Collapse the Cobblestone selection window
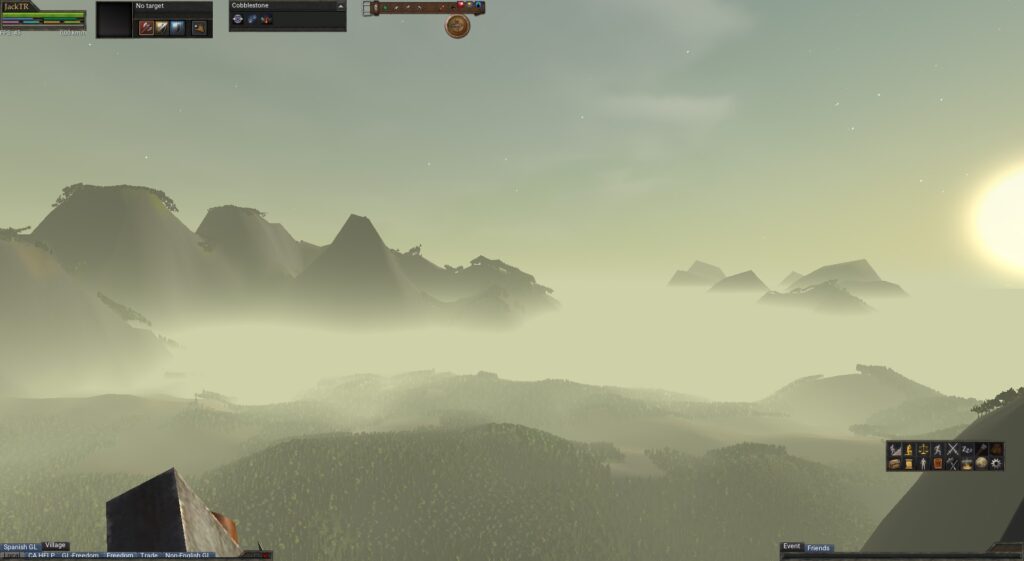The width and height of the screenshot is (1024, 561). (x=341, y=6)
